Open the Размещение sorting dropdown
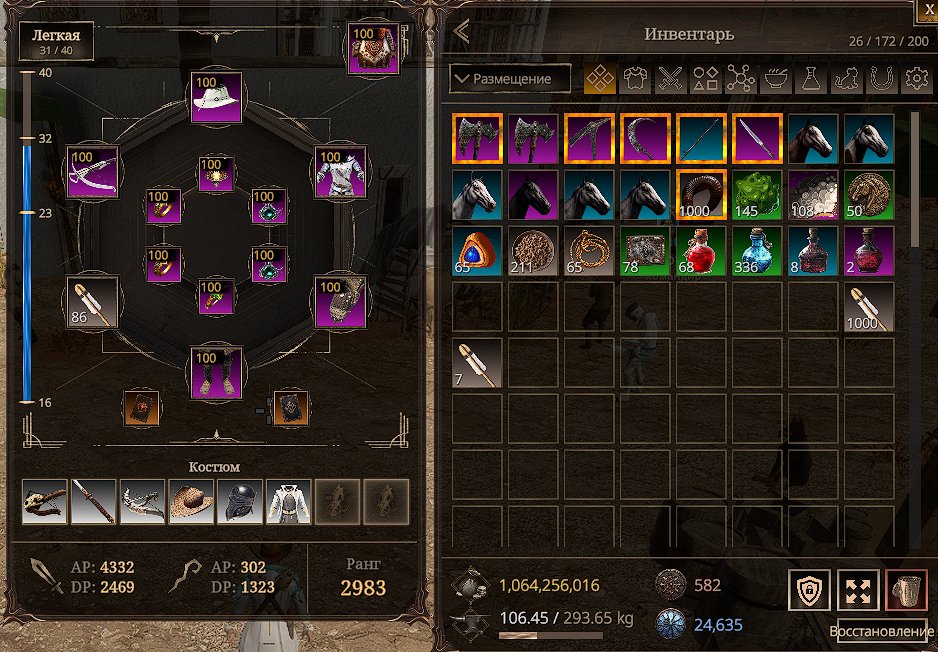Screen dimensions: 938x652 coord(510,78)
